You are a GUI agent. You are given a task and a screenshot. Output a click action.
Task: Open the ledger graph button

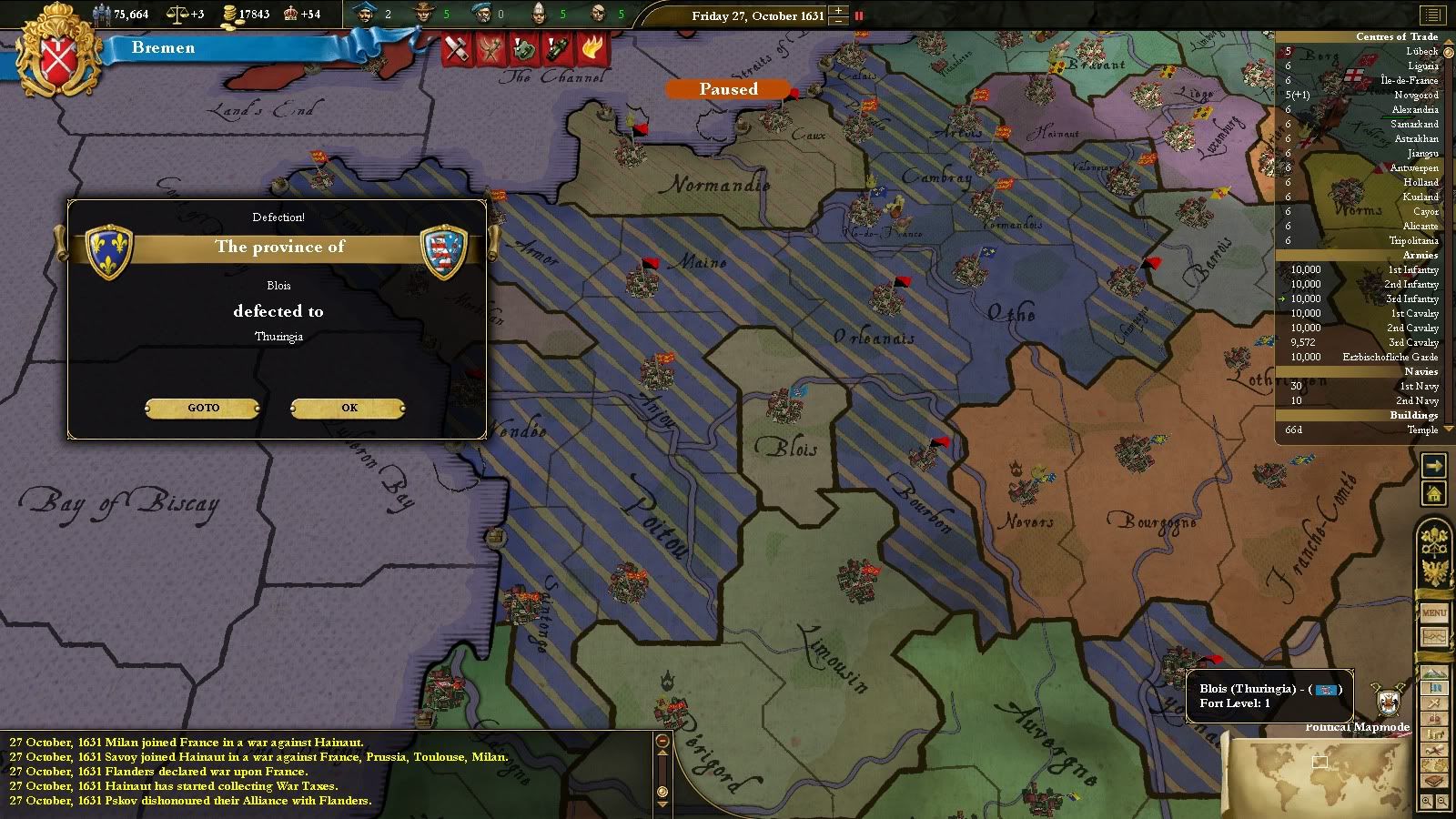(1433, 636)
